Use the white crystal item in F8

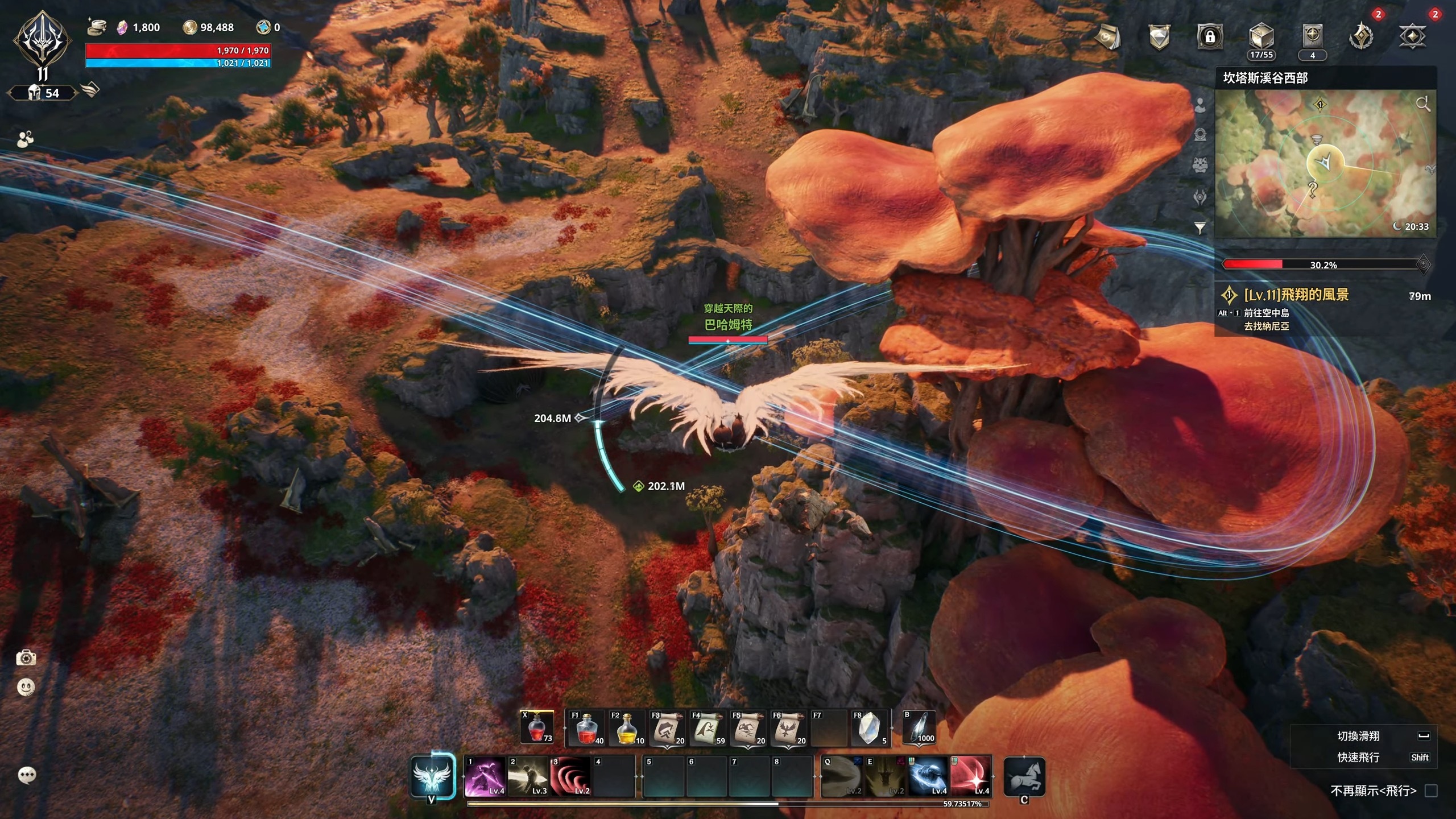click(x=868, y=729)
